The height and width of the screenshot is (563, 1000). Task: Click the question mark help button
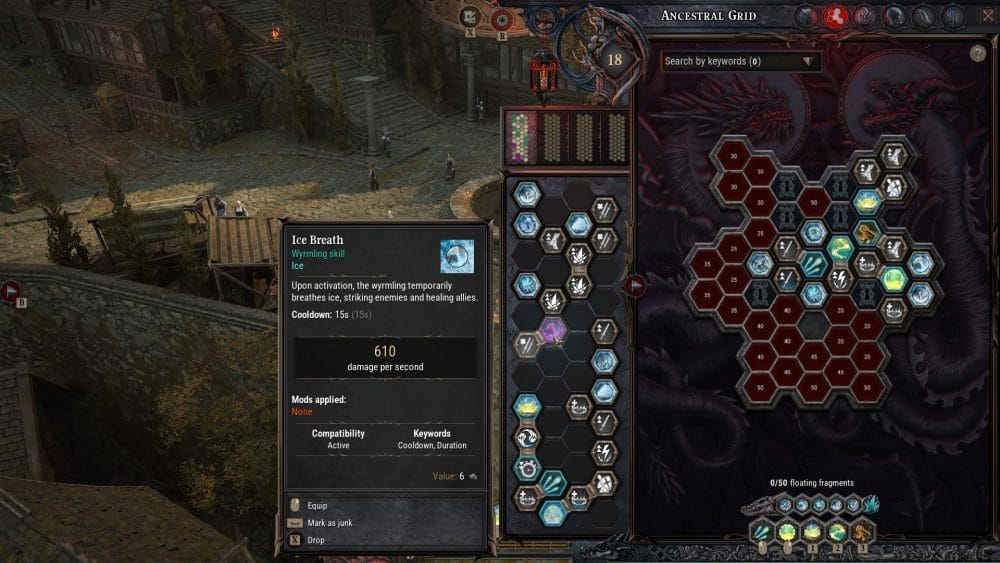(977, 54)
